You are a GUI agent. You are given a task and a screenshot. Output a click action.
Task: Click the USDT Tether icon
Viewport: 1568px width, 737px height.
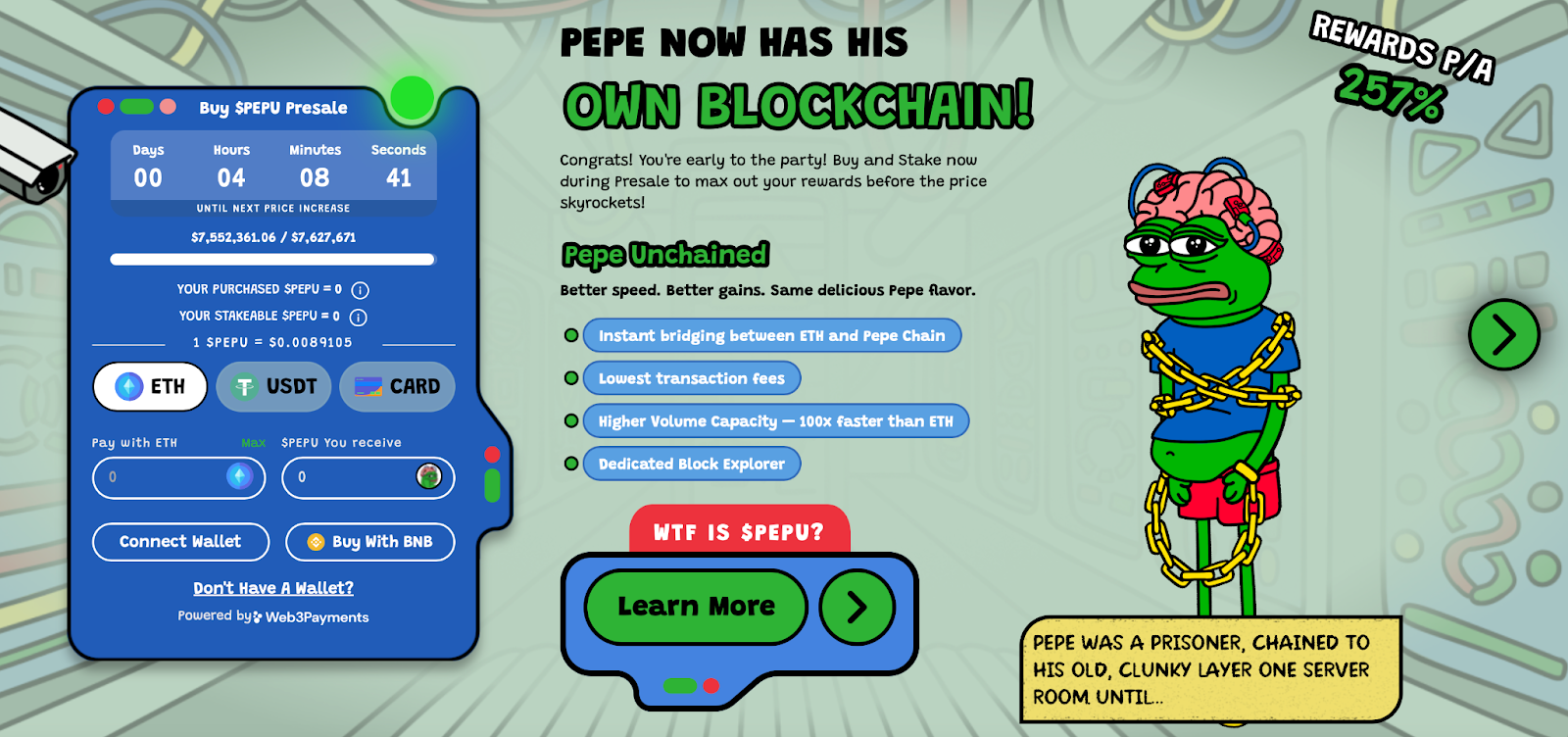point(246,386)
